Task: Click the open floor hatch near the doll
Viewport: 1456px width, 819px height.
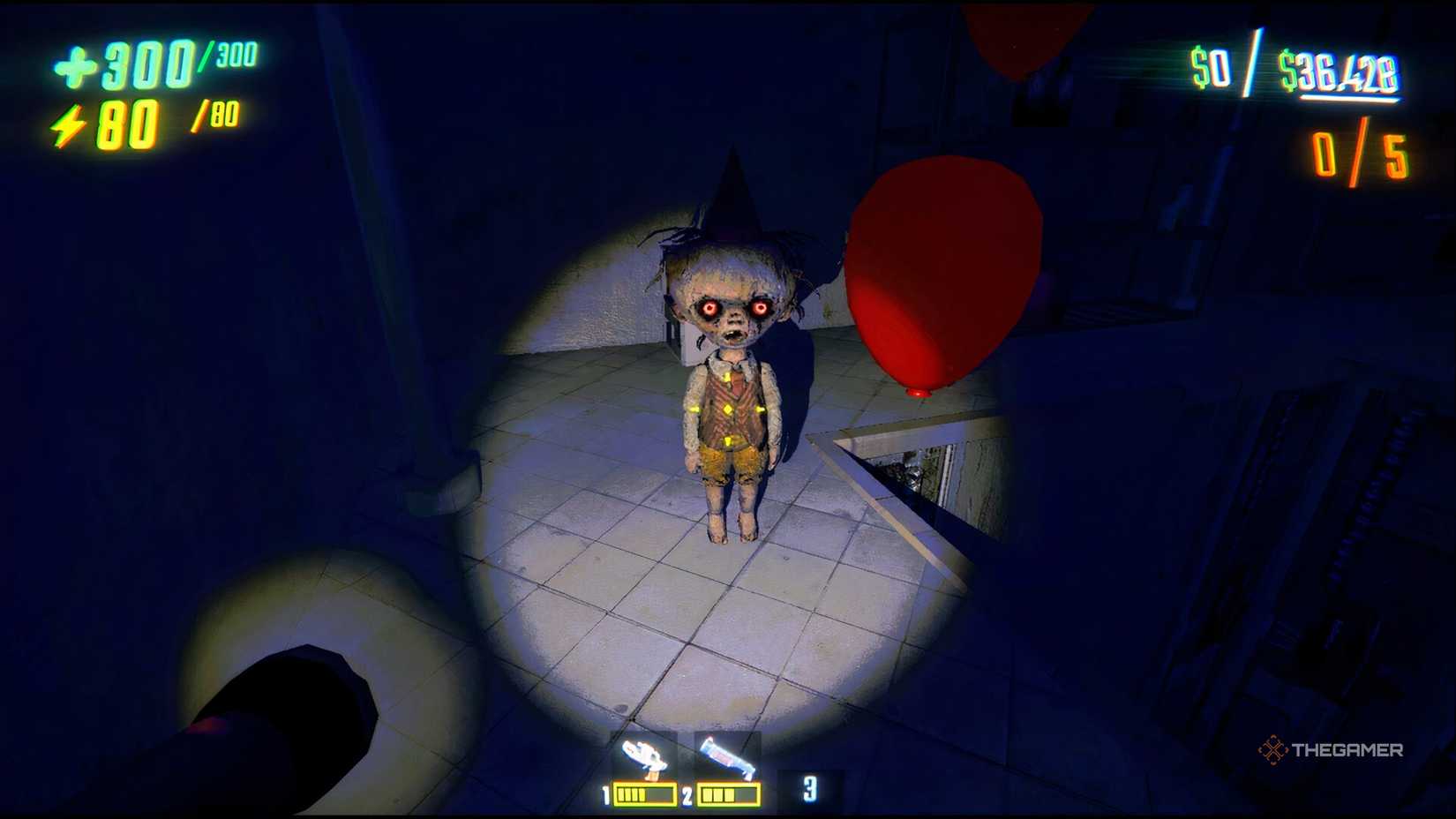Action: [x=918, y=477]
